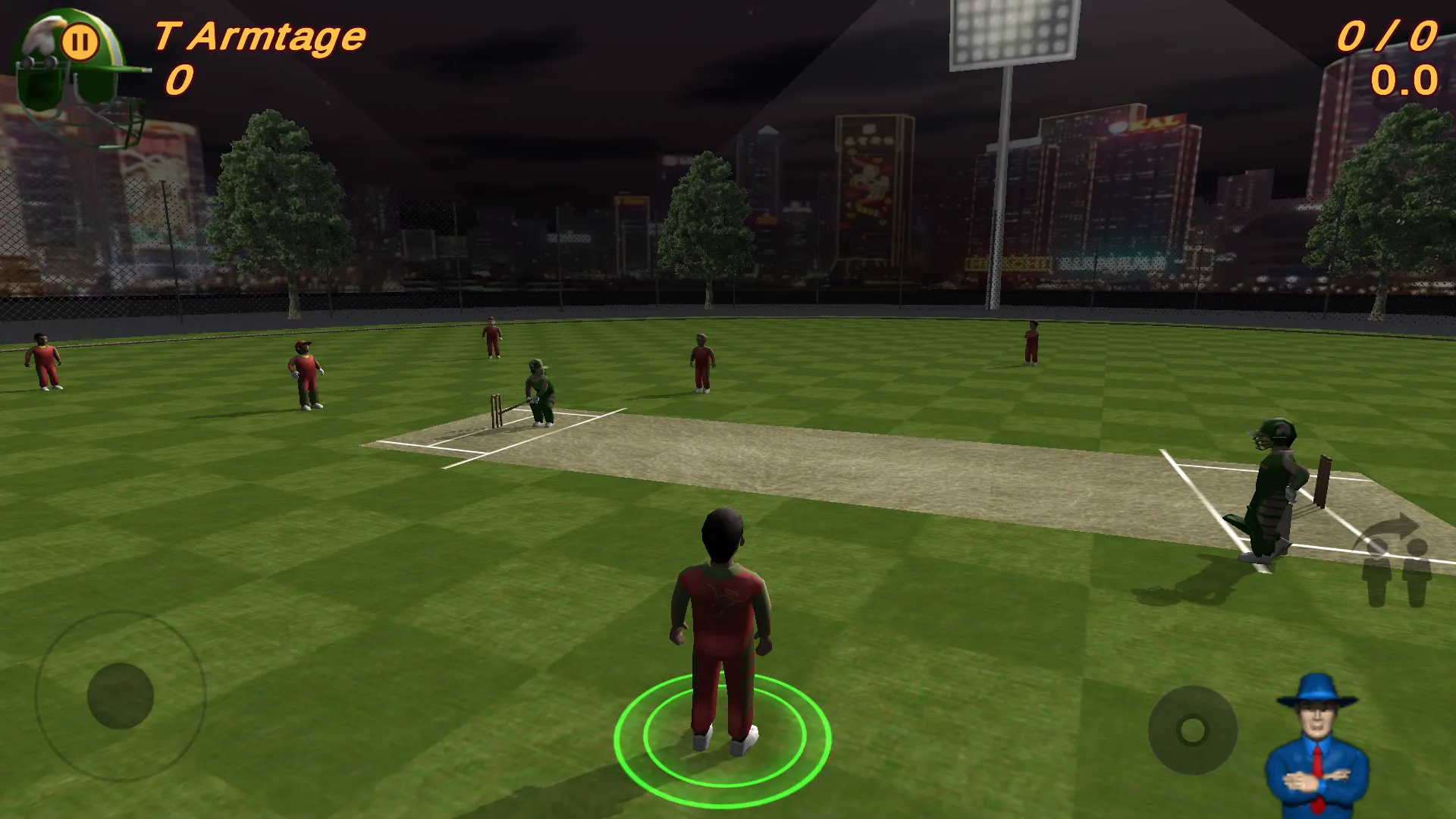Image resolution: width=1456 pixels, height=819 pixels.
Task: Tap the left movement joystick
Action: click(121, 694)
